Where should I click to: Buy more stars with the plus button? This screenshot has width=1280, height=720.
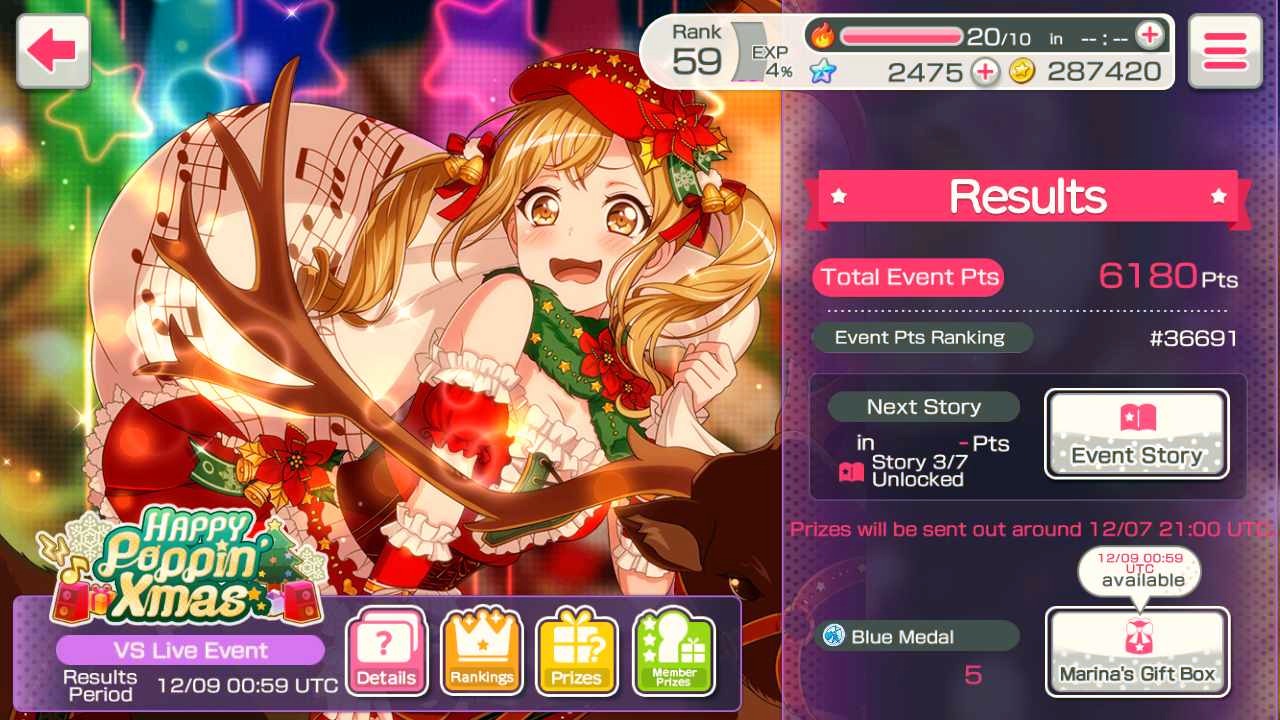pyautogui.click(x=985, y=71)
